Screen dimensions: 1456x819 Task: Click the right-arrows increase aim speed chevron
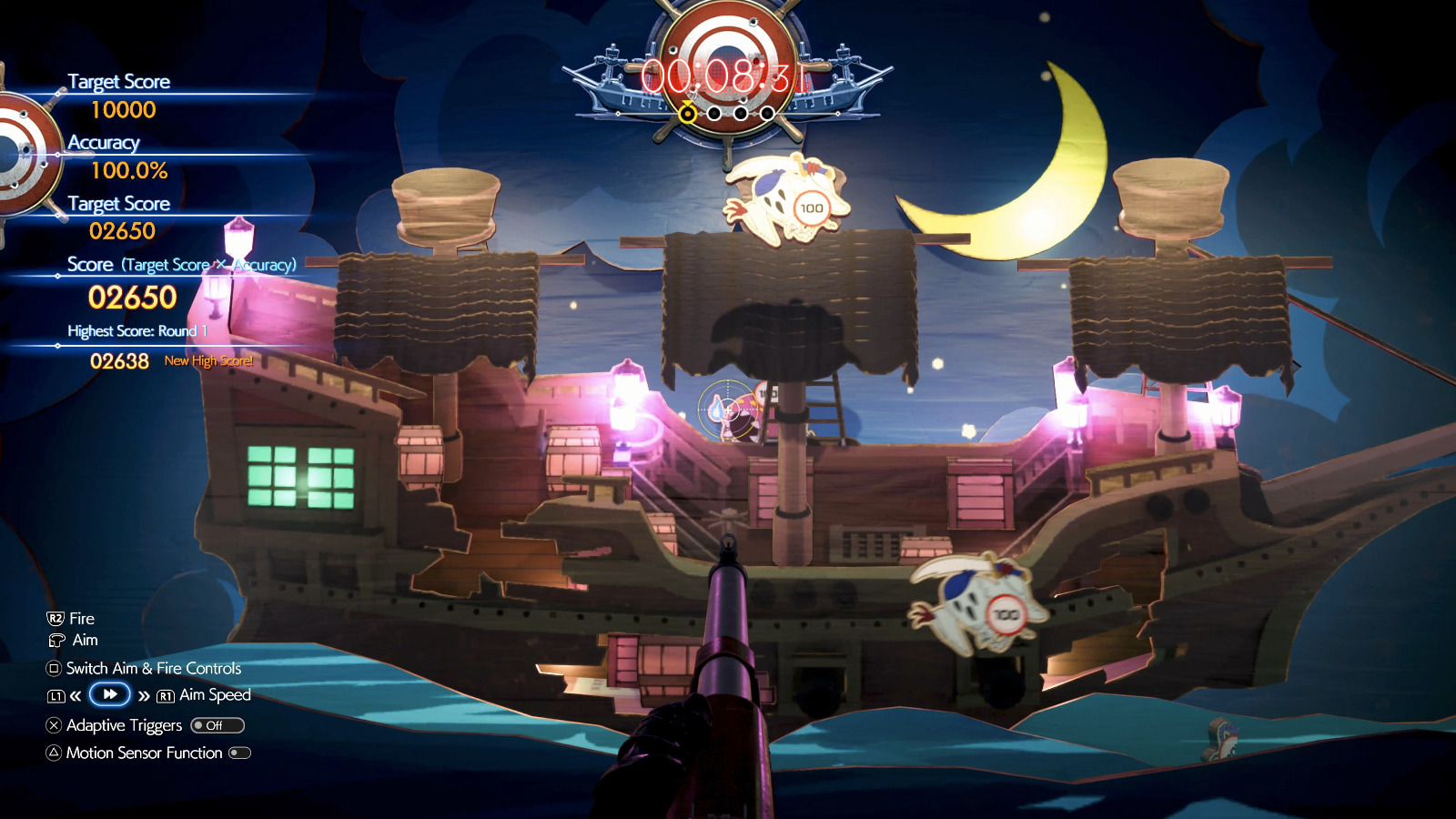click(144, 696)
